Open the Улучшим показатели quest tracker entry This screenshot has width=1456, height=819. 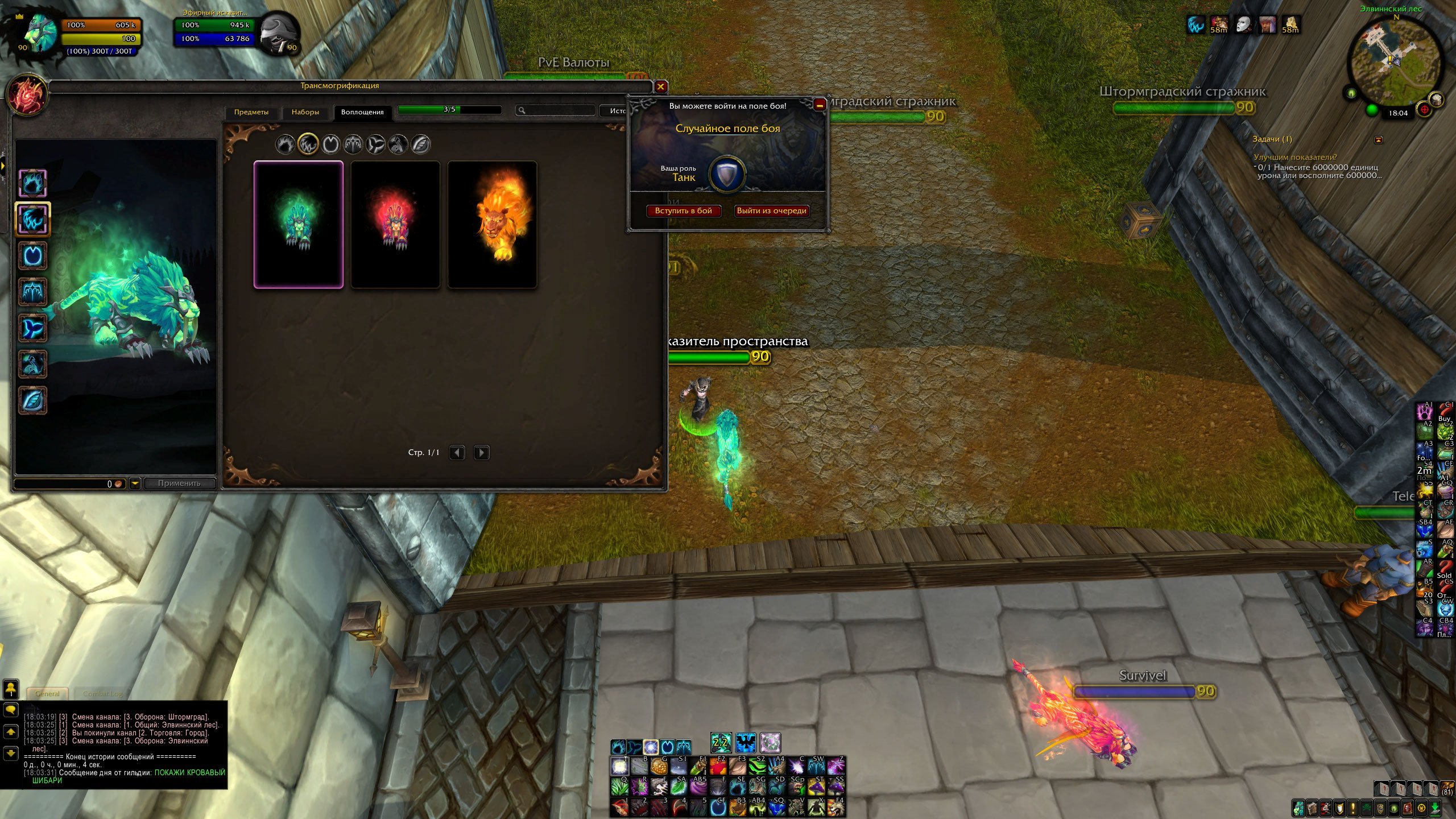(1295, 157)
